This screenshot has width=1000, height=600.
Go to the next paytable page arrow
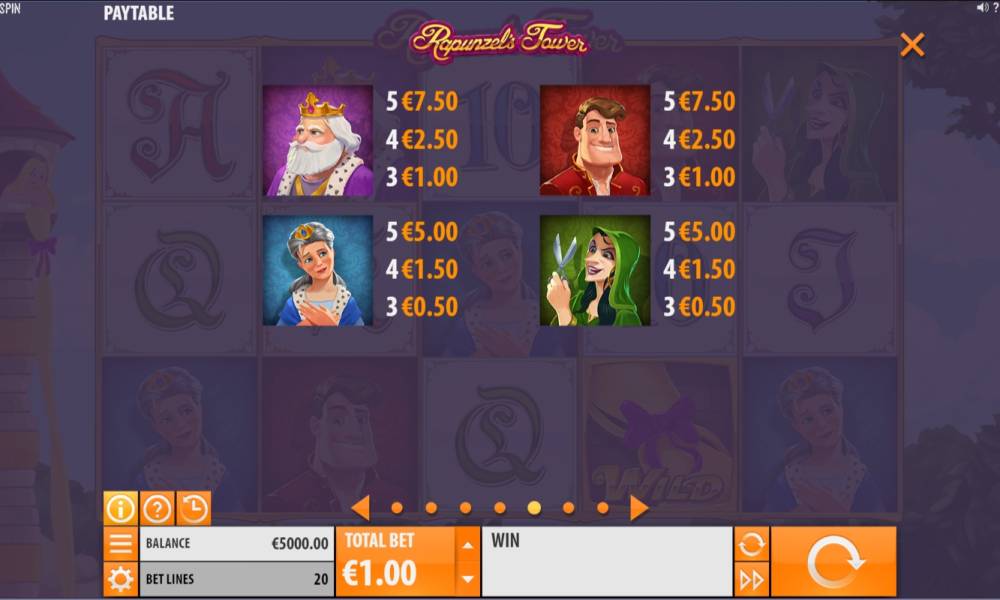[639, 508]
